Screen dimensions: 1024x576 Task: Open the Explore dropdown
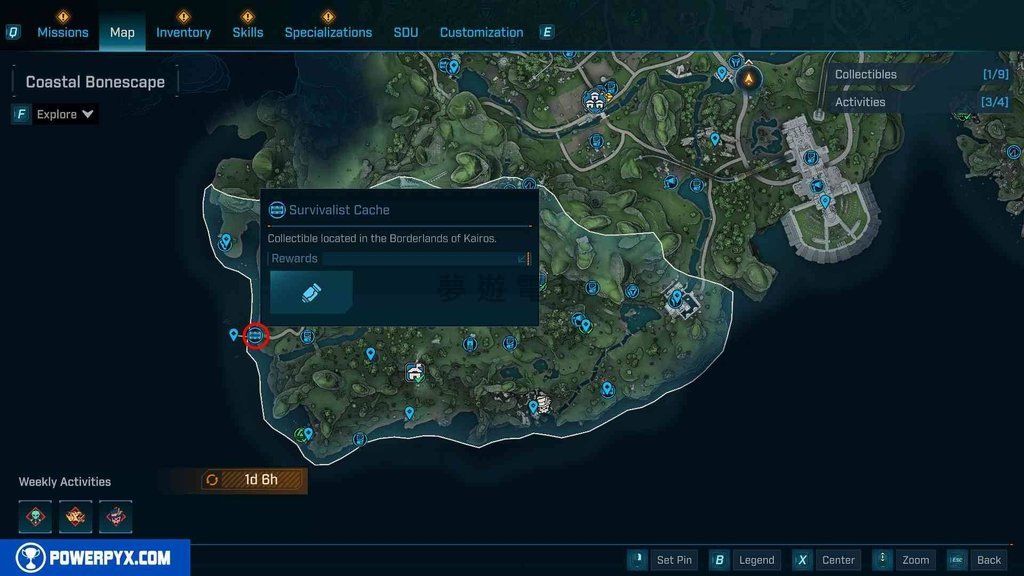(65, 114)
